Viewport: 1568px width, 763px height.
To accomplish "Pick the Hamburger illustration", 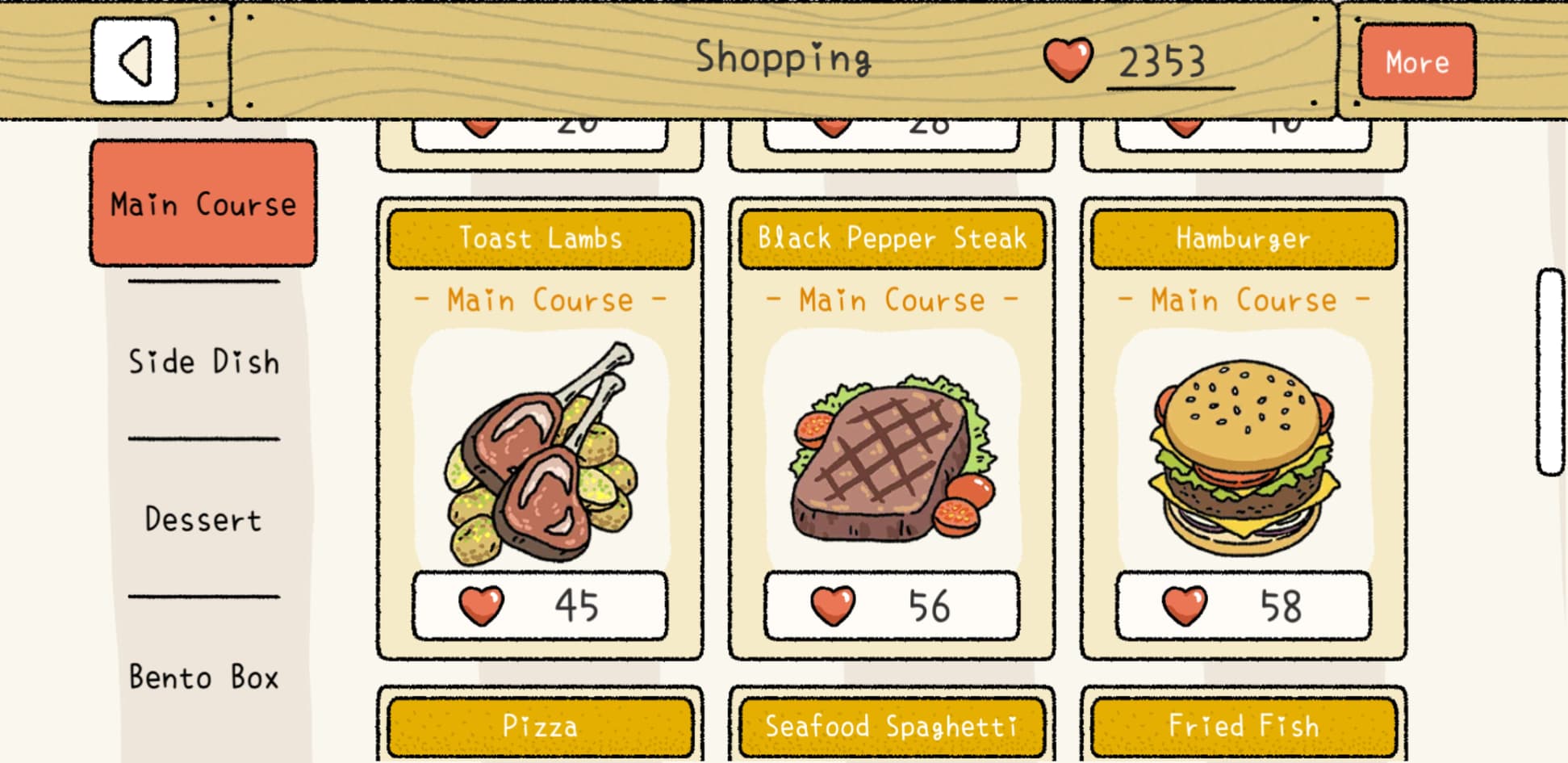I will pyautogui.click(x=1243, y=456).
